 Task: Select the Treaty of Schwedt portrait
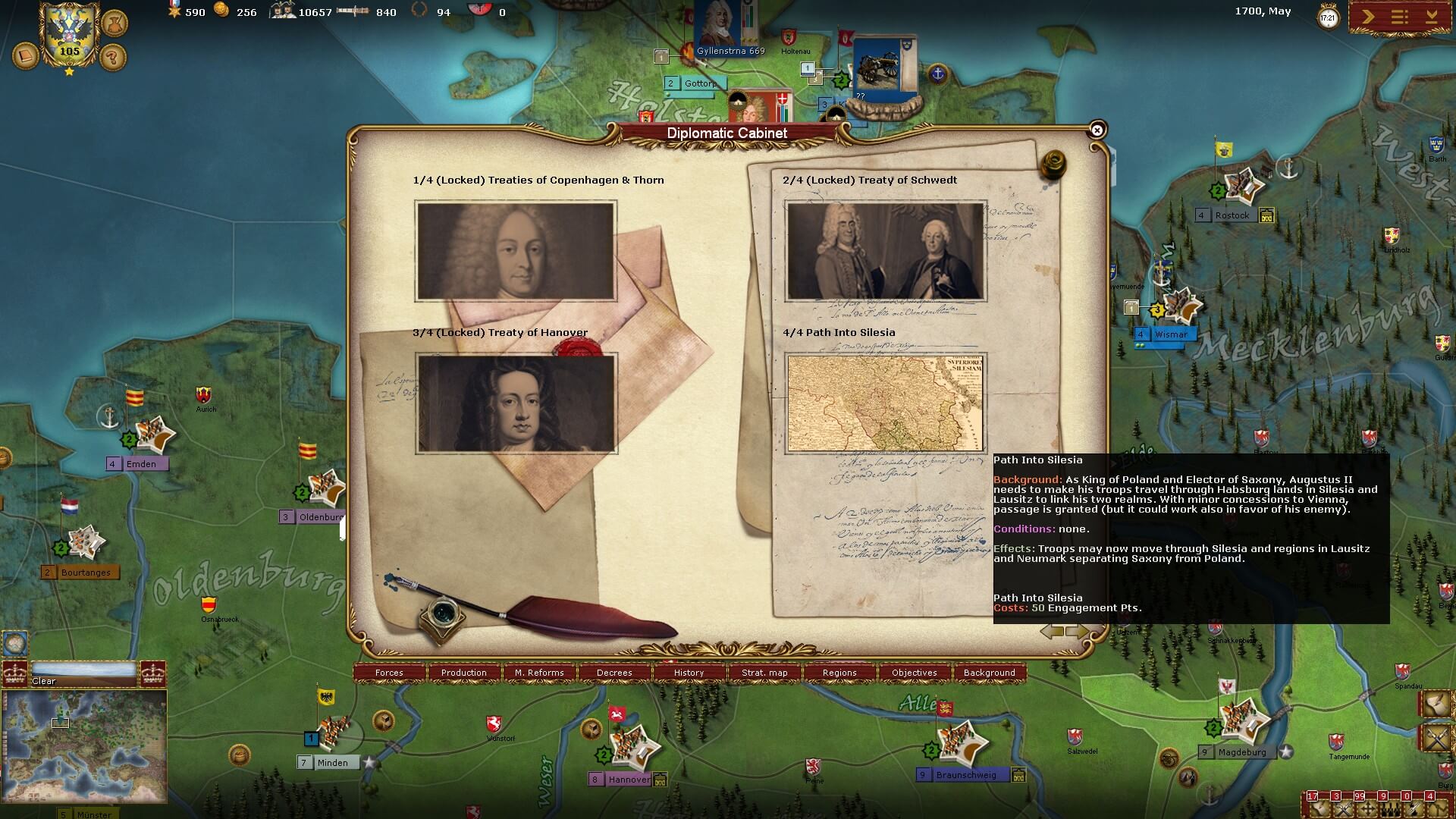tap(886, 251)
